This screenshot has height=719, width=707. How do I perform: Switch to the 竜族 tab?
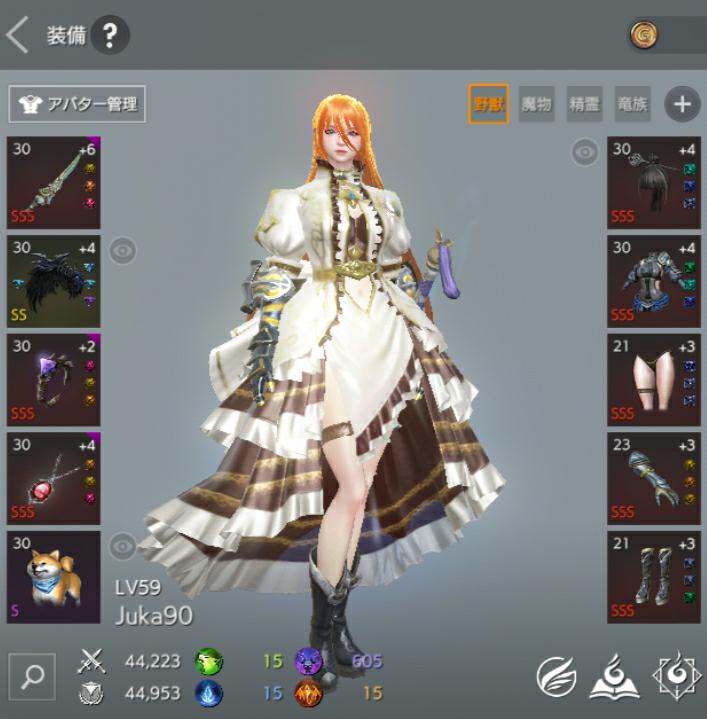(634, 103)
